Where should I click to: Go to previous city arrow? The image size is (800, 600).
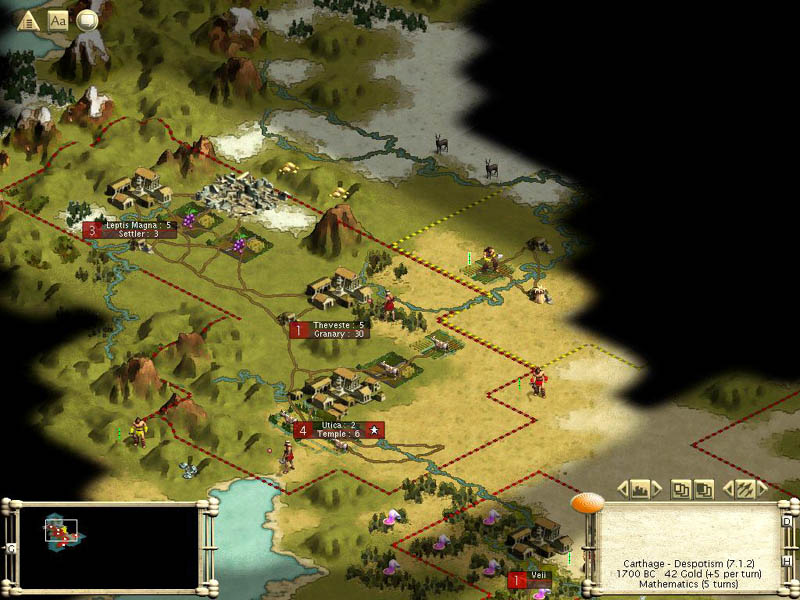(623, 489)
